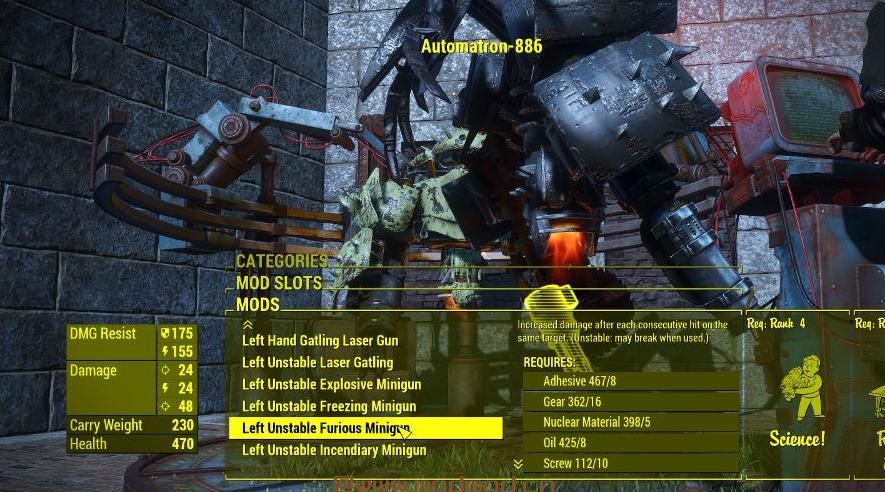
Task: Select Left Unstable Freezing Minigun
Action: pyautogui.click(x=329, y=407)
